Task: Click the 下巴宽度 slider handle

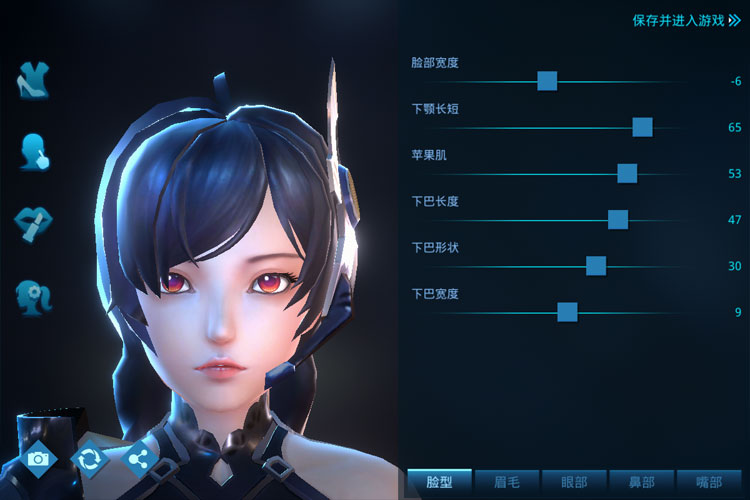Action: pyautogui.click(x=567, y=312)
